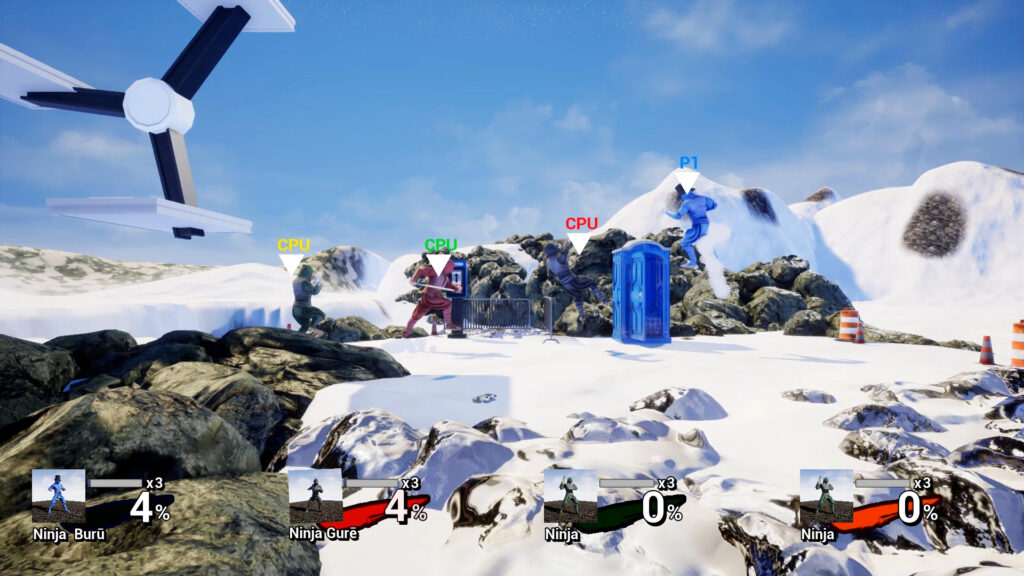Click the green CPU player marker
The image size is (1024, 576).
[x=440, y=254]
